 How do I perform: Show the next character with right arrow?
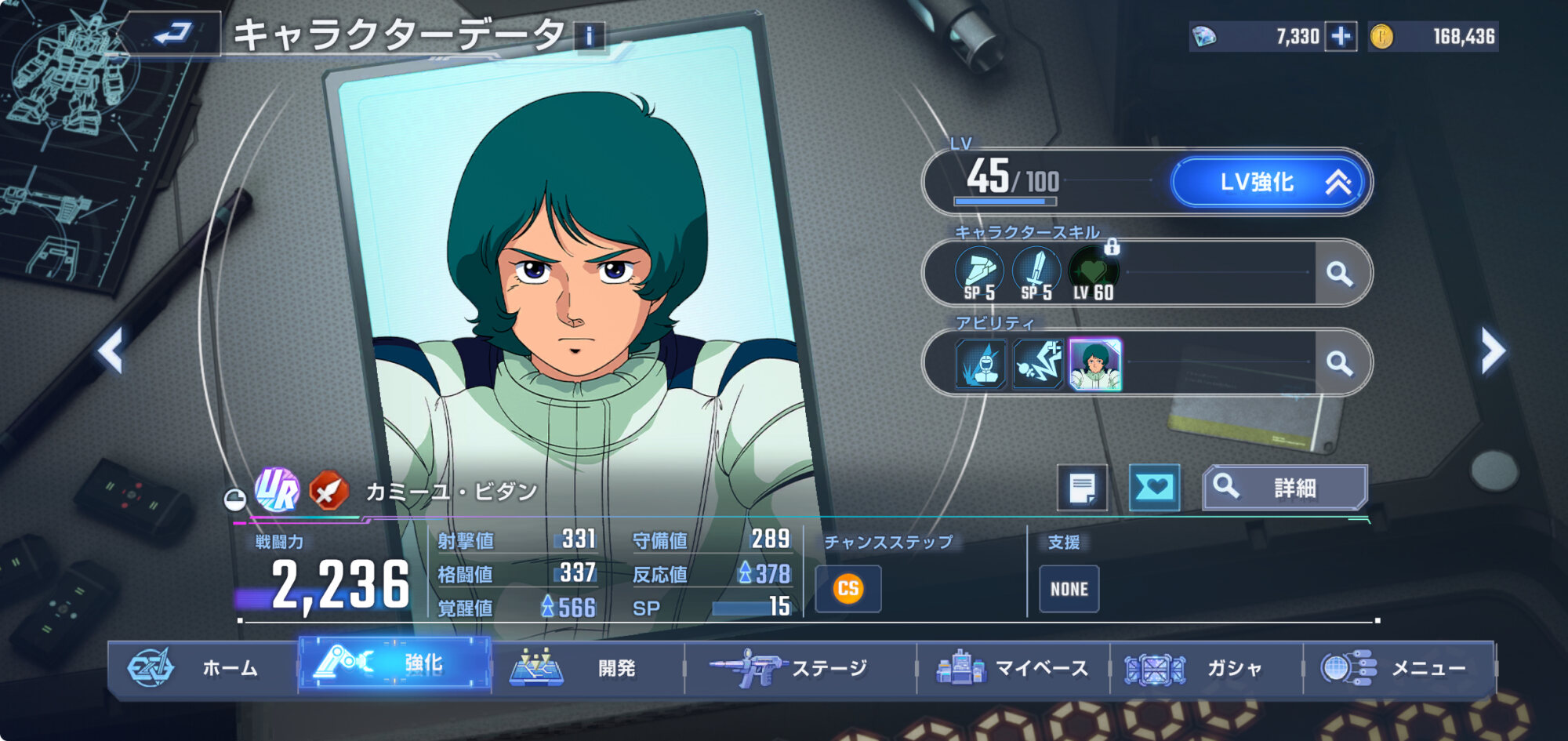(x=1492, y=350)
